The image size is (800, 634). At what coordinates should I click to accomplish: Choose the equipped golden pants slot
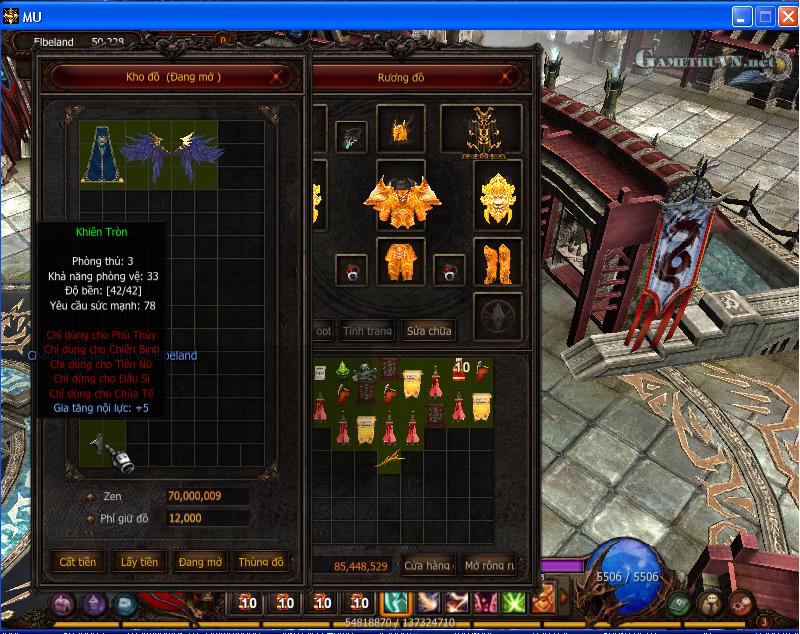(401, 265)
